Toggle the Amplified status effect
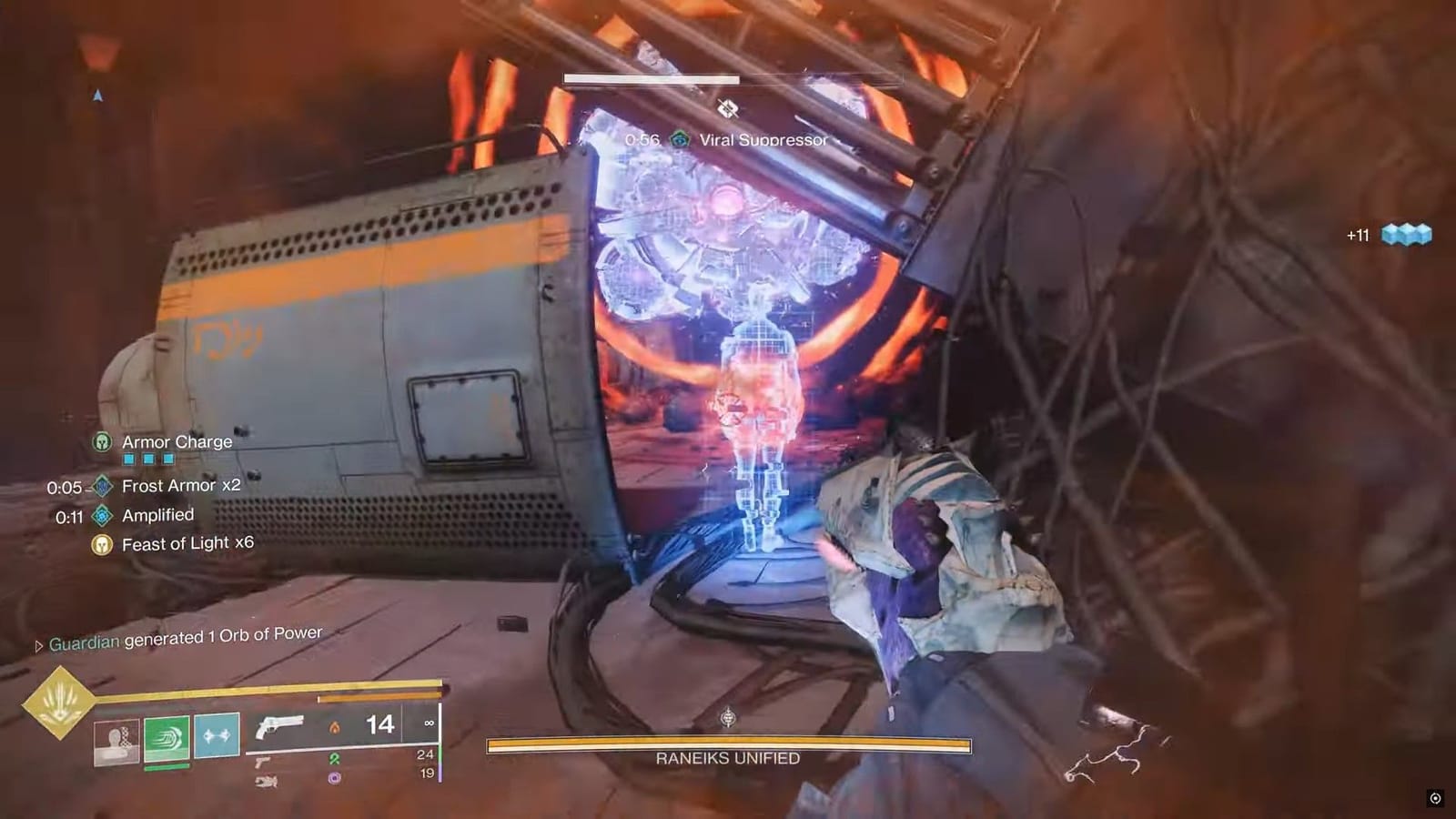Screen dimensions: 1456x819 point(103,515)
